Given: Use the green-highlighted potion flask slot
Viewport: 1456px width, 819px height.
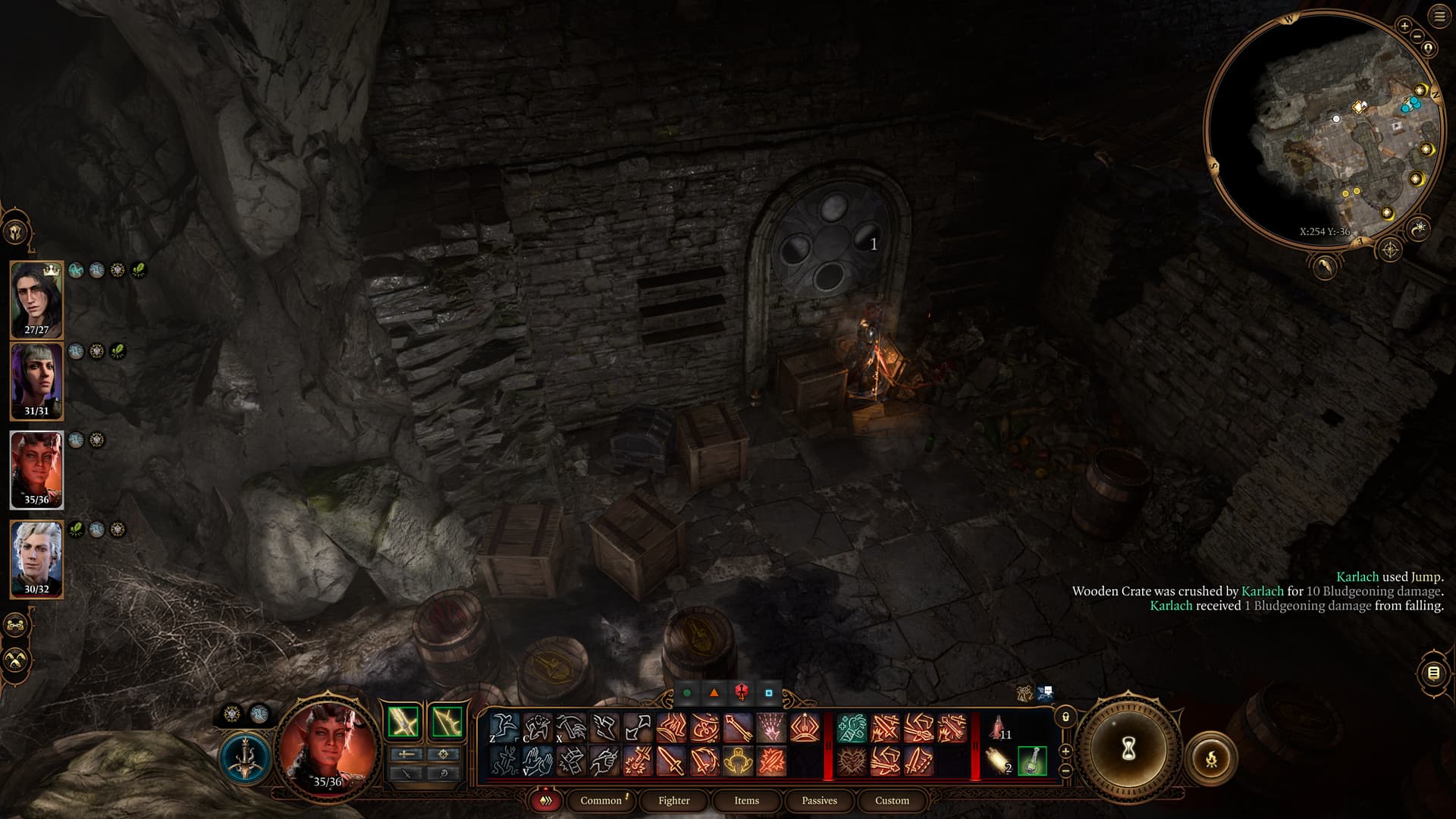Looking at the screenshot, I should tap(1032, 761).
